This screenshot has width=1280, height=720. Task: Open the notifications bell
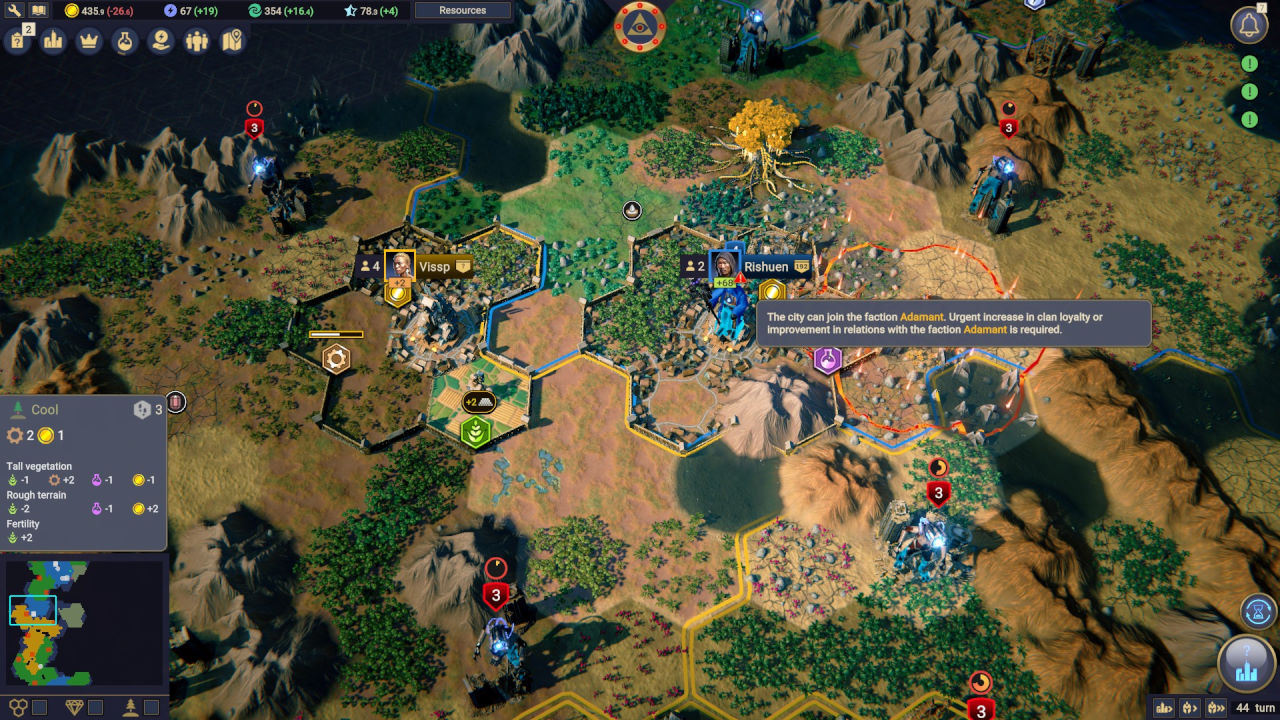click(1249, 26)
